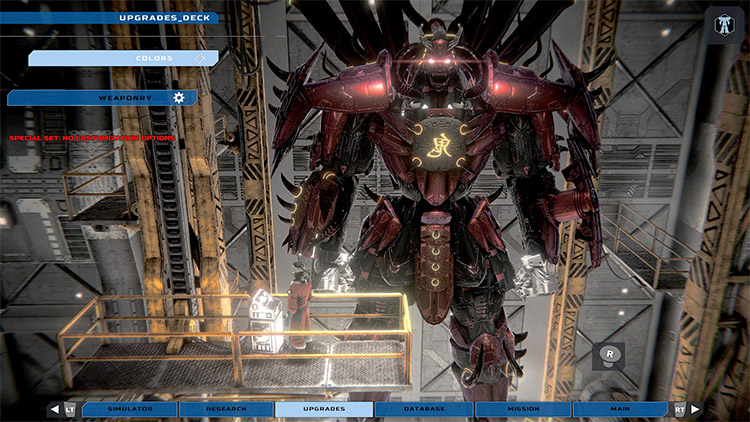
Task: Open the Research tab
Action: (226, 409)
